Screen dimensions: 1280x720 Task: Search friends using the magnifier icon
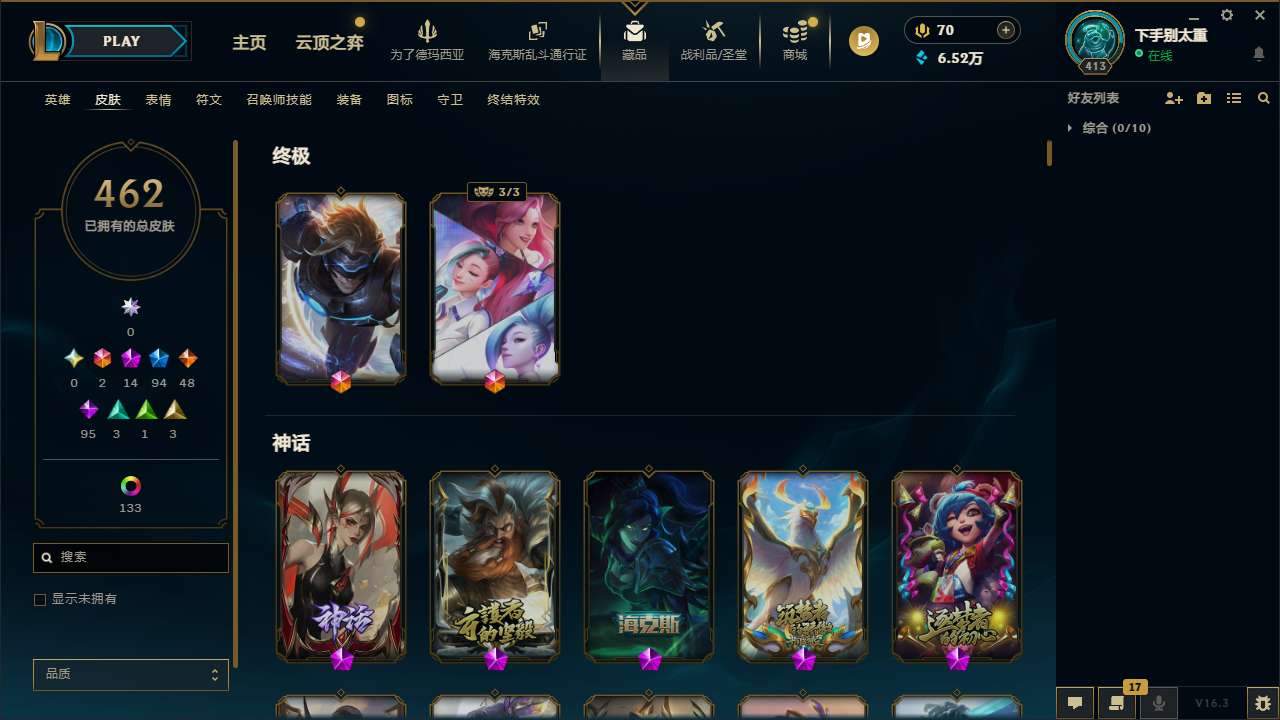1263,98
